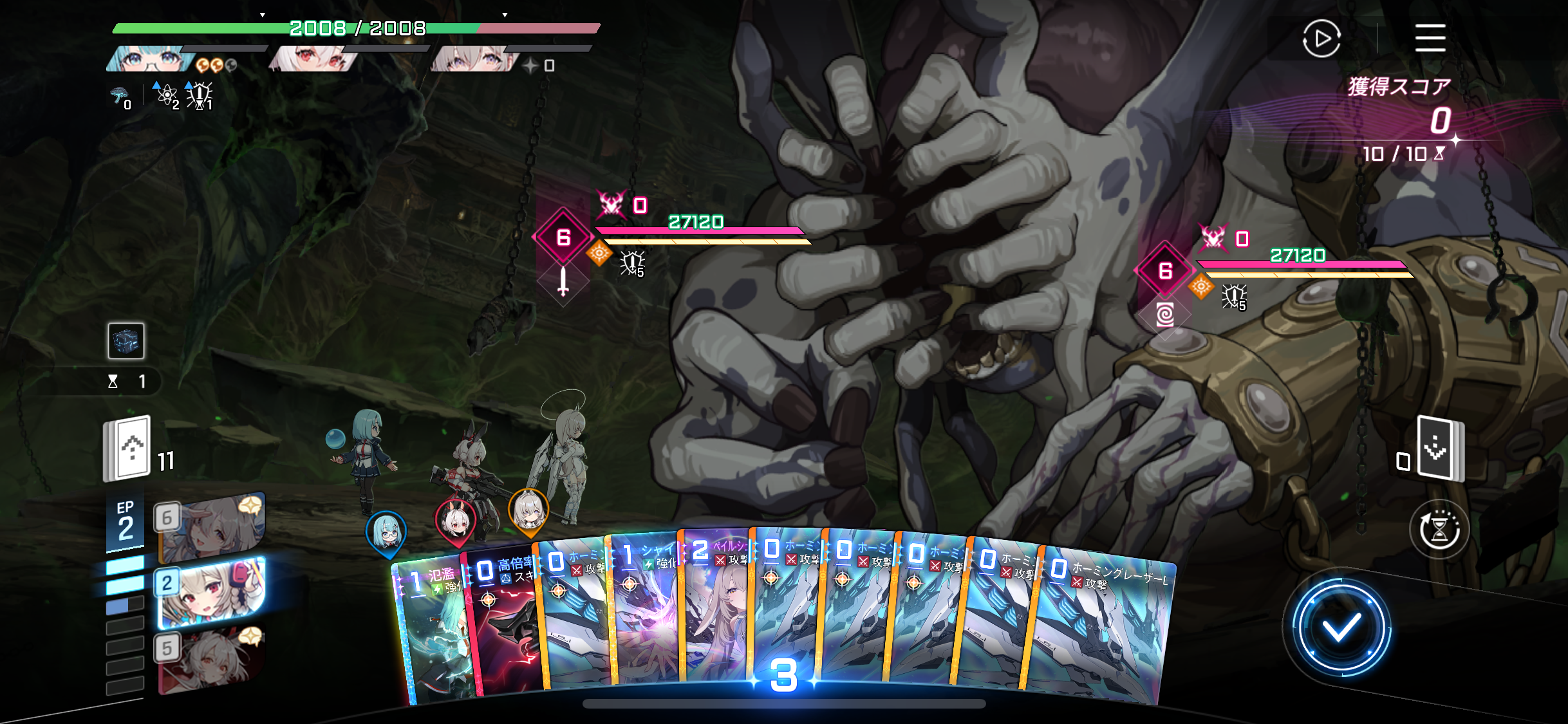This screenshot has width=1568, height=724.
Task: Inspect the dark cube item icon
Action: point(126,340)
